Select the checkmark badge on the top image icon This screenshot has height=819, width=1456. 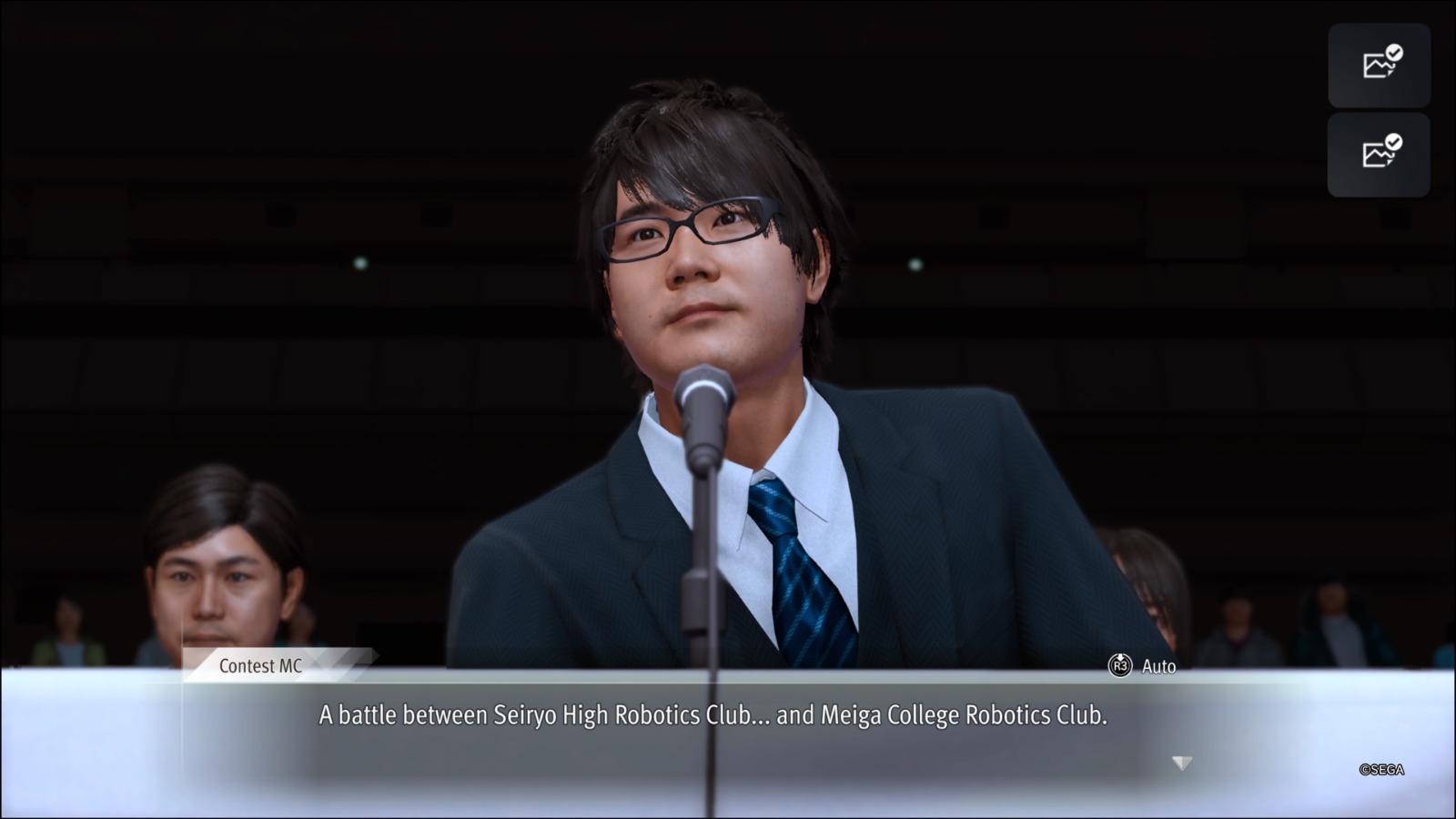[x=1394, y=51]
